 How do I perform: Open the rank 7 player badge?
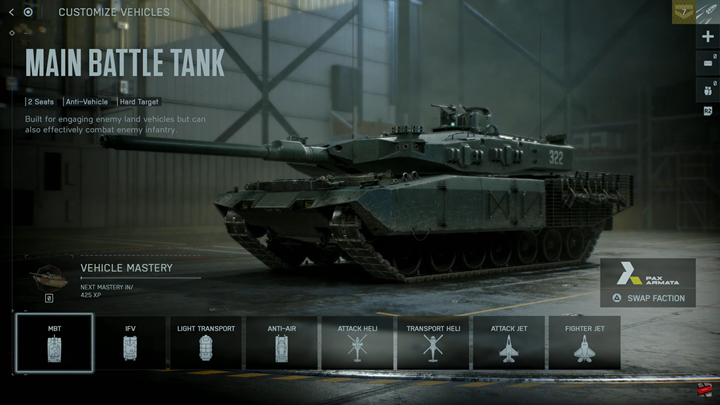[683, 11]
